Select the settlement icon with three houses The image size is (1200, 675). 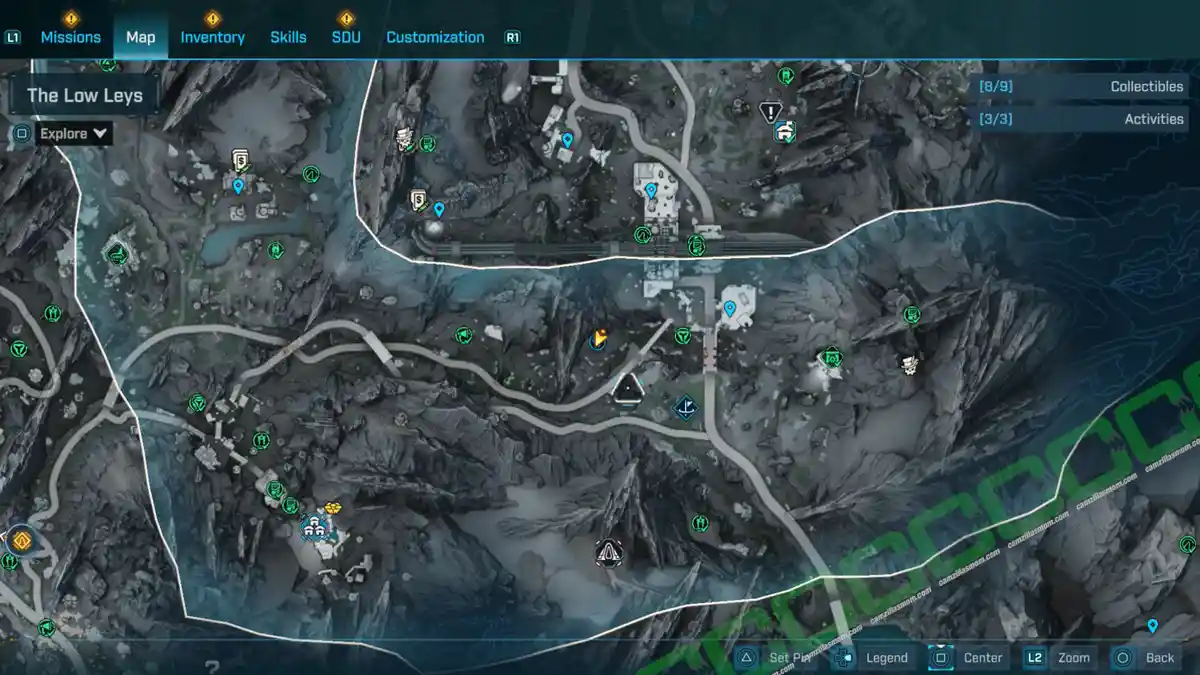point(318,525)
